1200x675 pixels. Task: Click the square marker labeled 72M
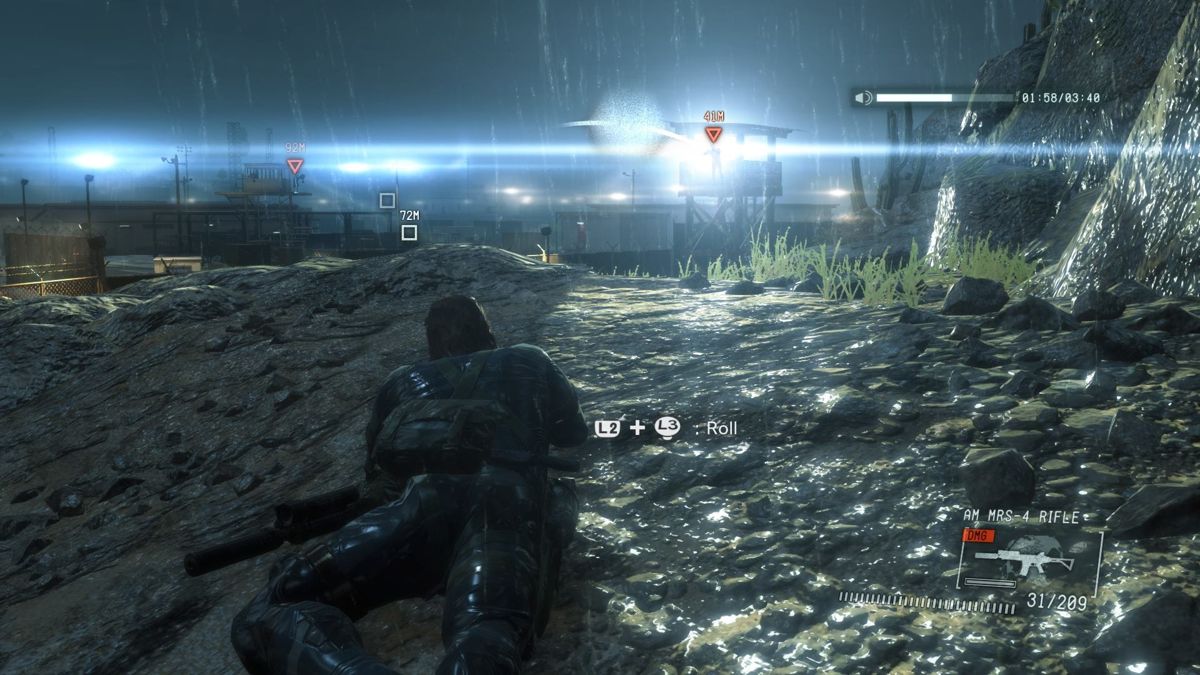[x=408, y=232]
